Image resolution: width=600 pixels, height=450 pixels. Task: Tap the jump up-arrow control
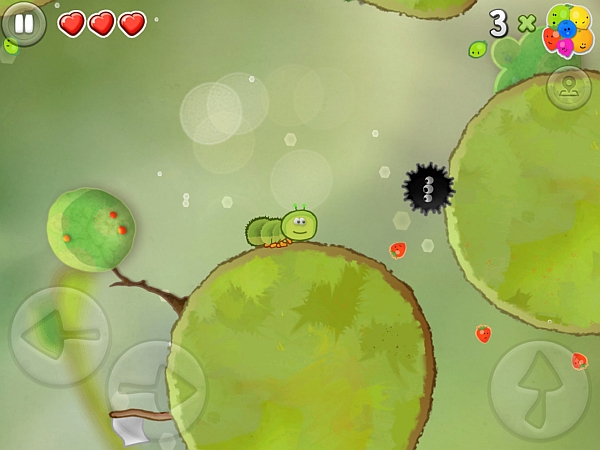point(538,390)
